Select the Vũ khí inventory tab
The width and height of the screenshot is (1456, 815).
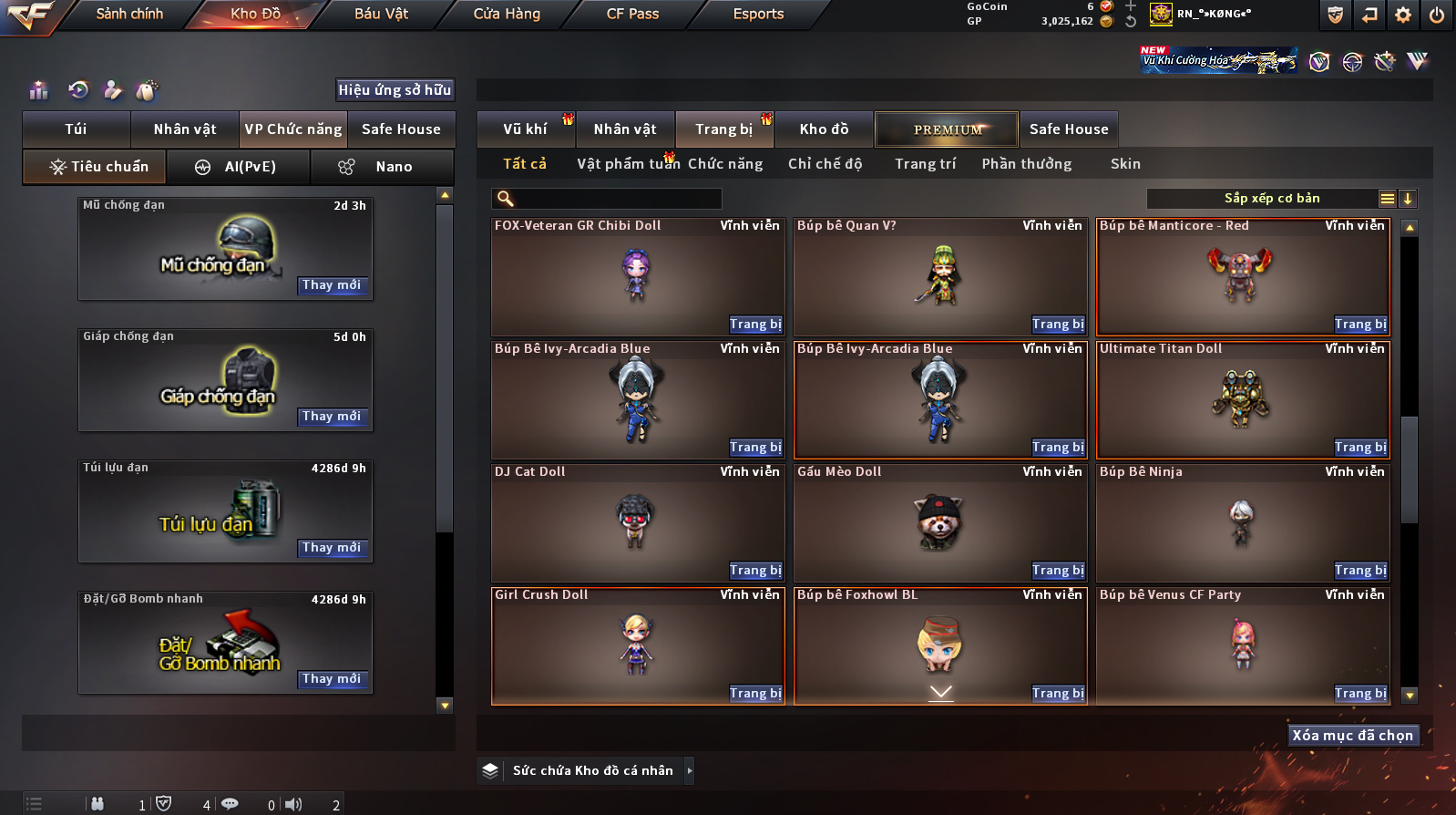tap(525, 129)
